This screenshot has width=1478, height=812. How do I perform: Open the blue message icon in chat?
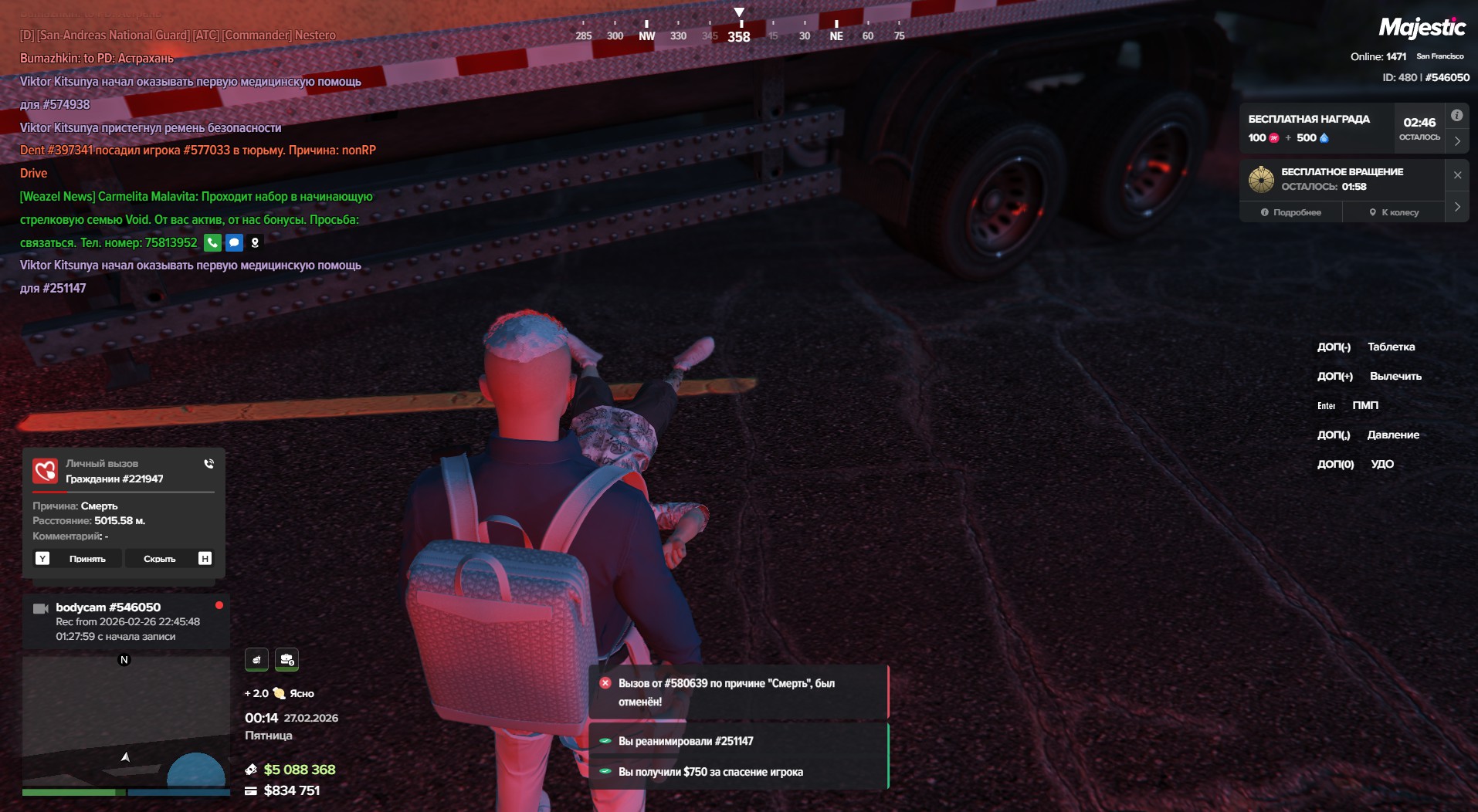coord(234,242)
